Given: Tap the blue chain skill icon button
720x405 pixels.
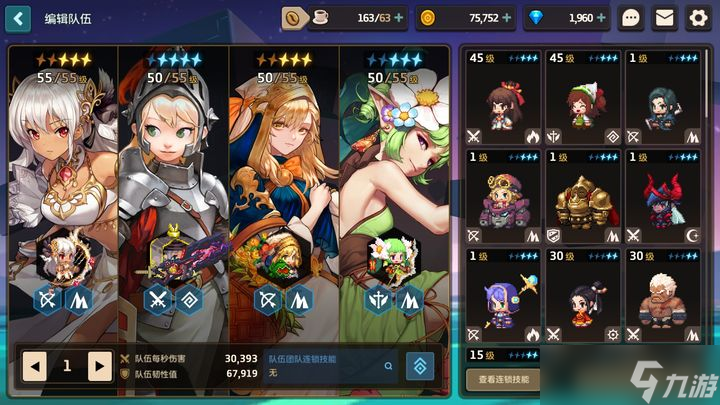Looking at the screenshot, I should (x=419, y=366).
